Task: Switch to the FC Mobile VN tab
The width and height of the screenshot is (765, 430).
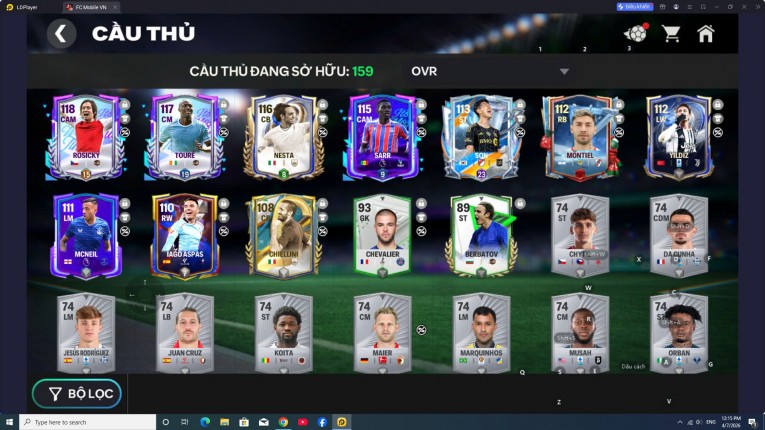Action: 97,7
